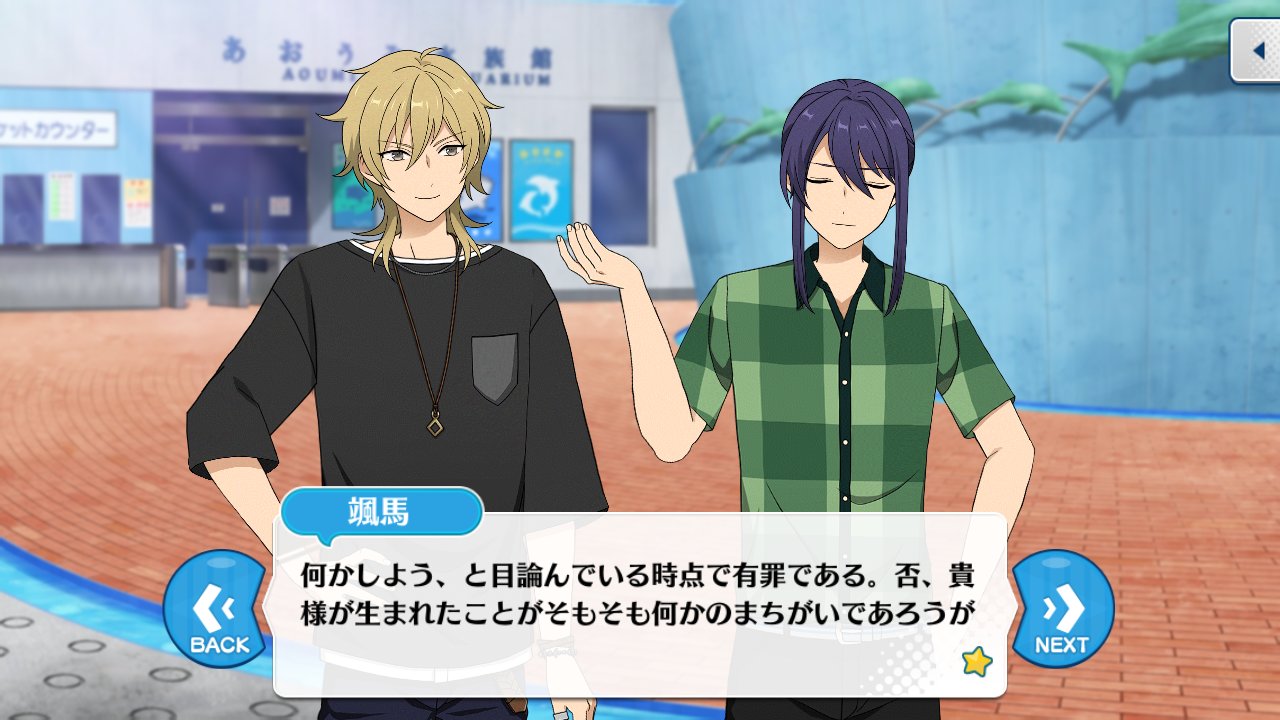
Task: Expand the collapsed side menu arrow tab
Action: [x=1256, y=50]
